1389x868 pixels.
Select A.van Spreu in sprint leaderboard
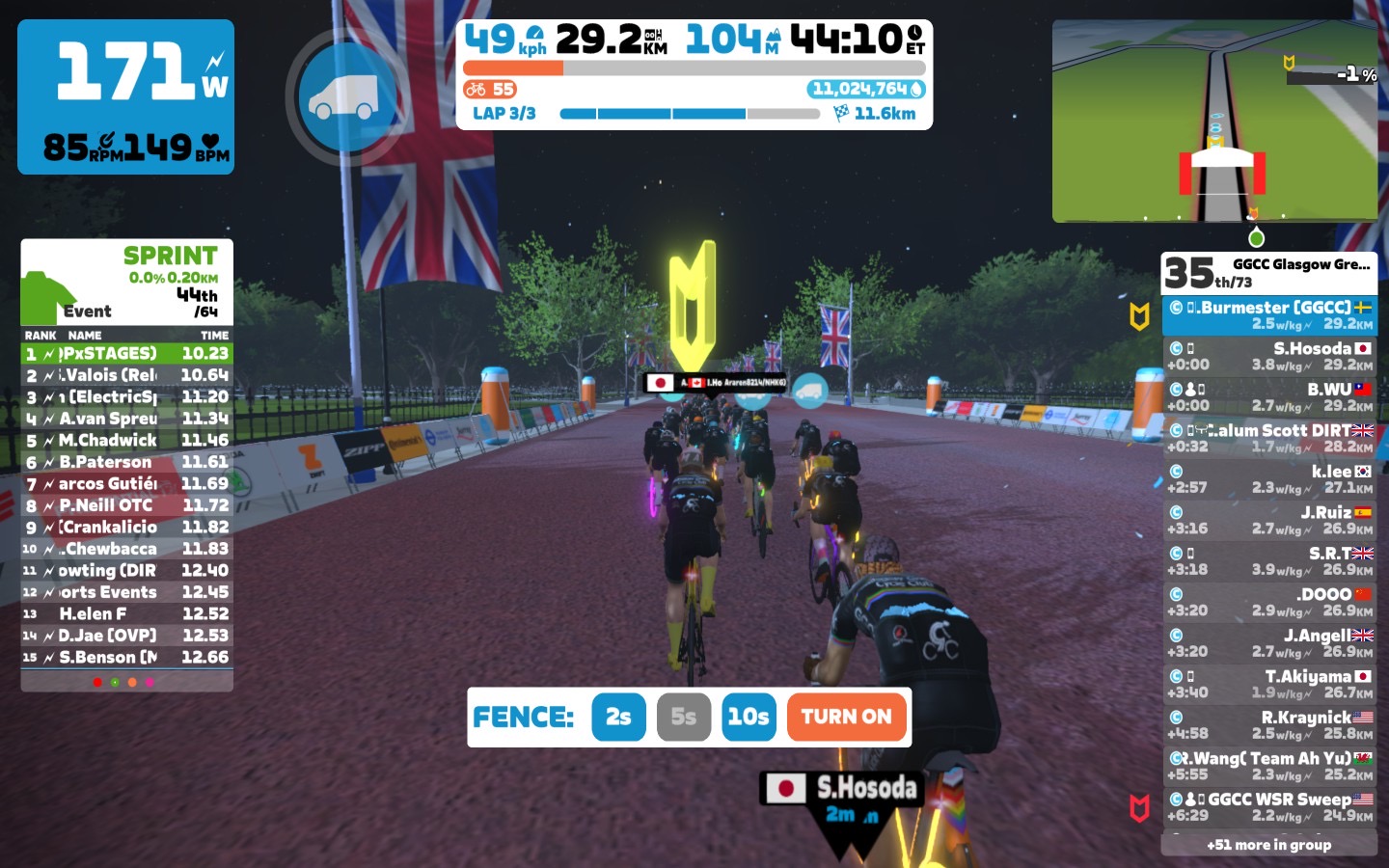click(126, 419)
